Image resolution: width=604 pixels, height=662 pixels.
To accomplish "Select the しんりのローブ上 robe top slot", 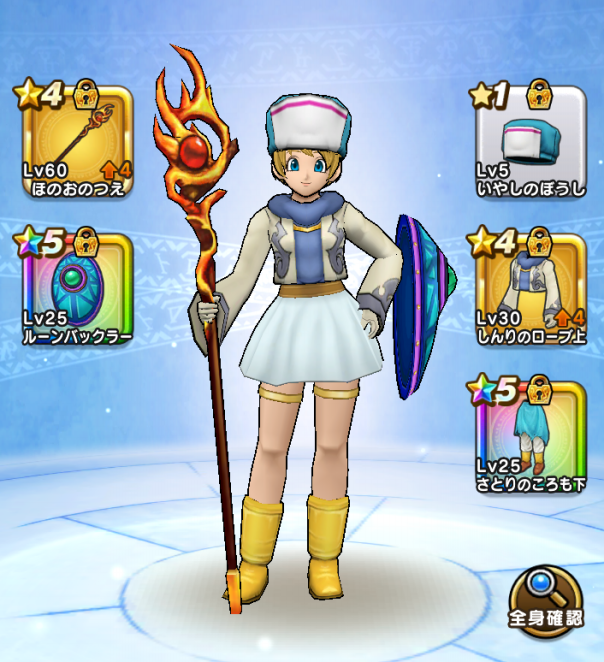I will [x=528, y=290].
